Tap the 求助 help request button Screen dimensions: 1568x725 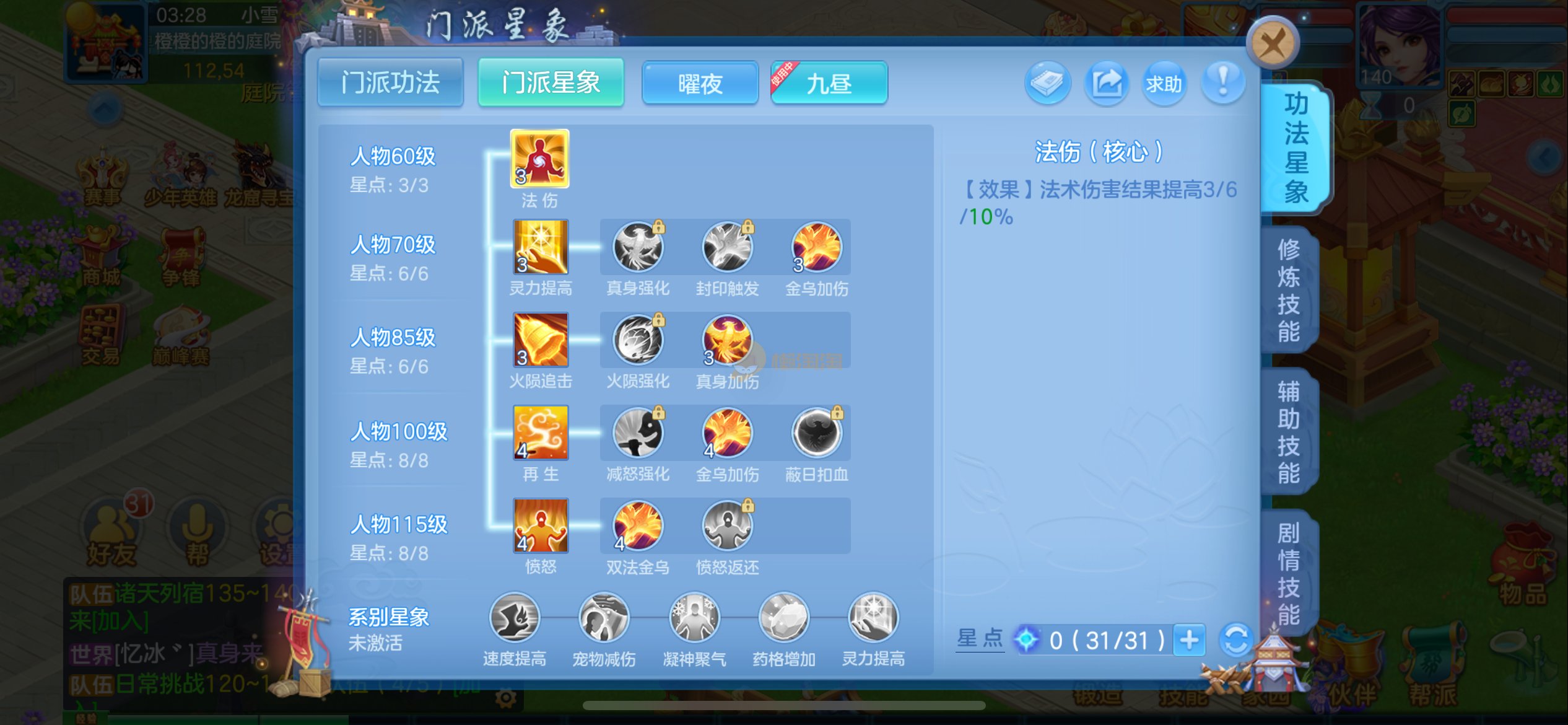1164,83
